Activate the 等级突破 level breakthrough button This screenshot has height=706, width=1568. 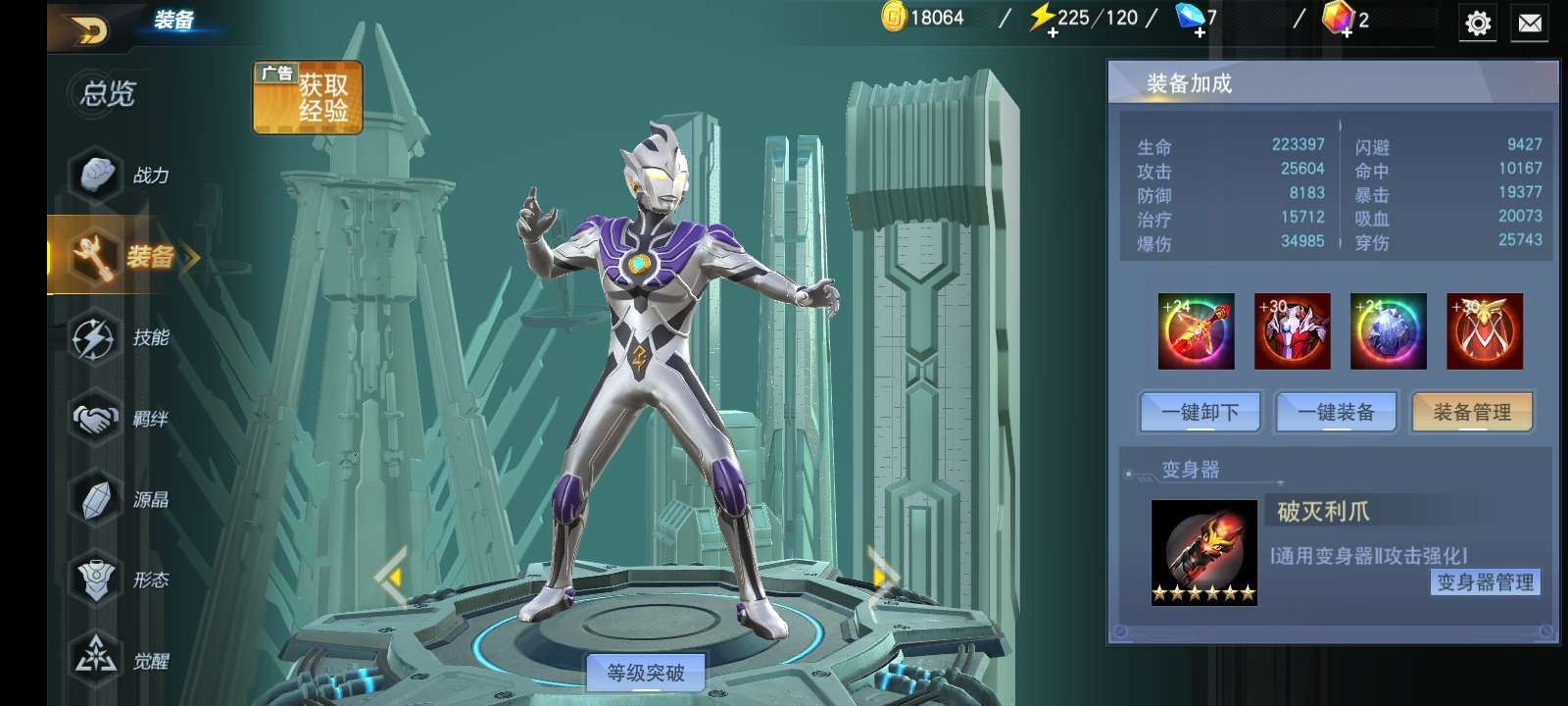coord(645,673)
